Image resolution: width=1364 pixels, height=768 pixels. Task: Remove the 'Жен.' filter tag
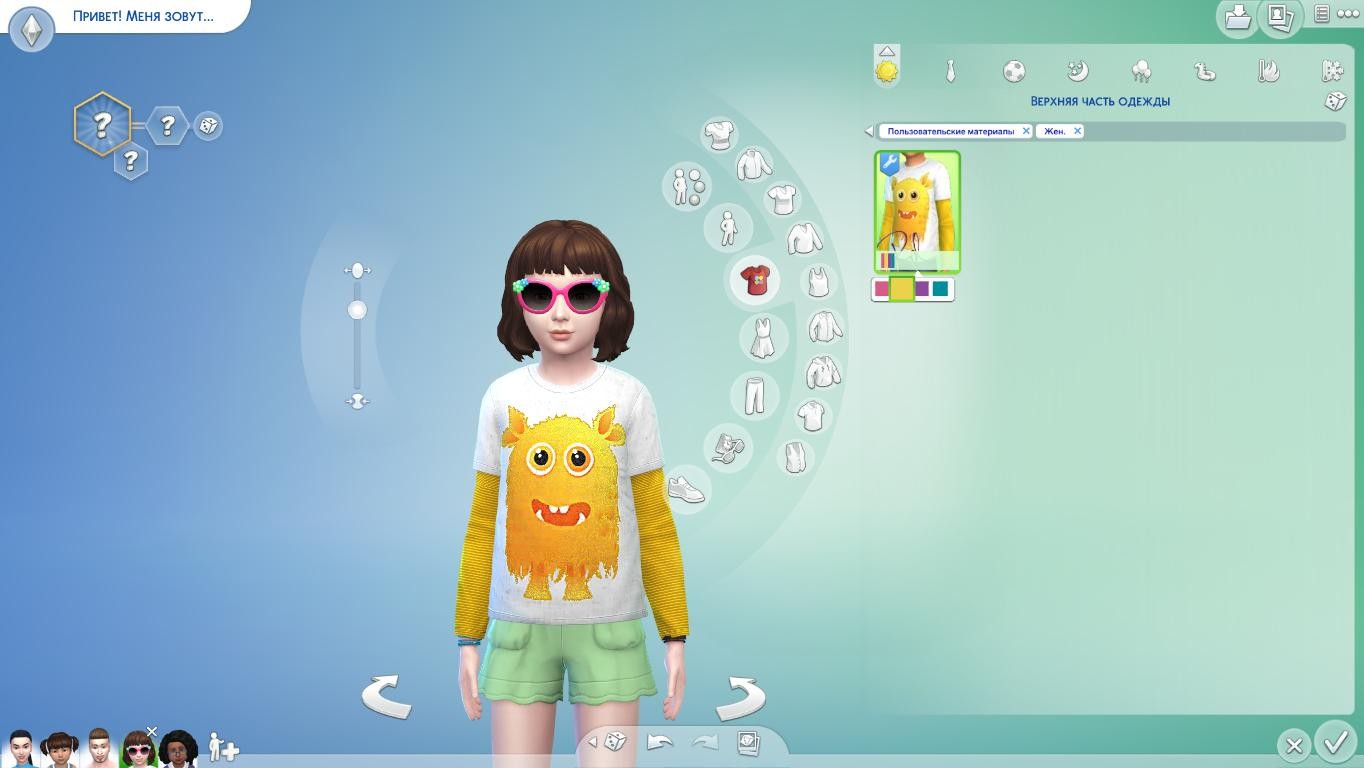coord(1077,131)
